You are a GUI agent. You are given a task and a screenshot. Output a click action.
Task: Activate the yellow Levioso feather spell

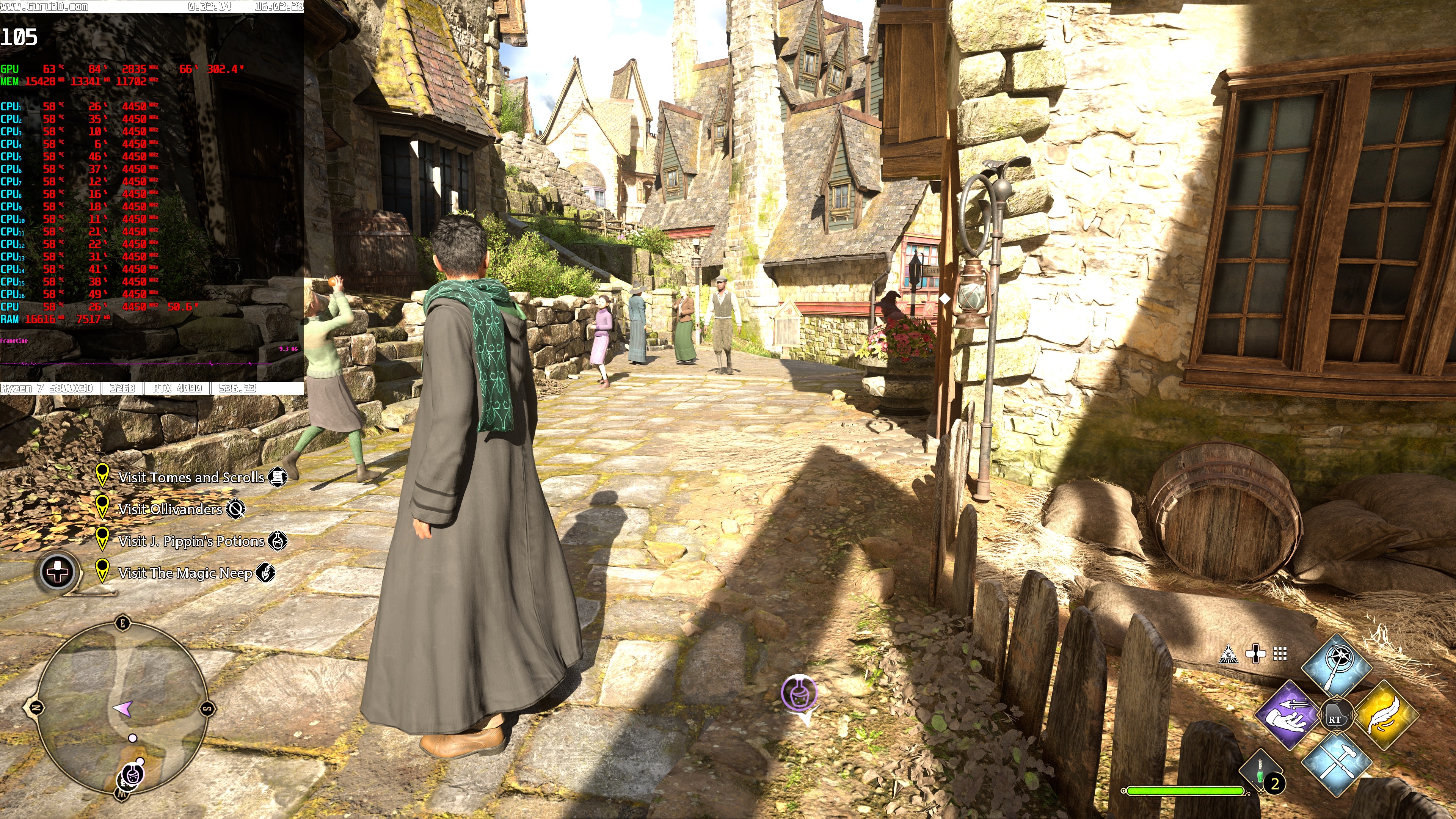(1386, 714)
